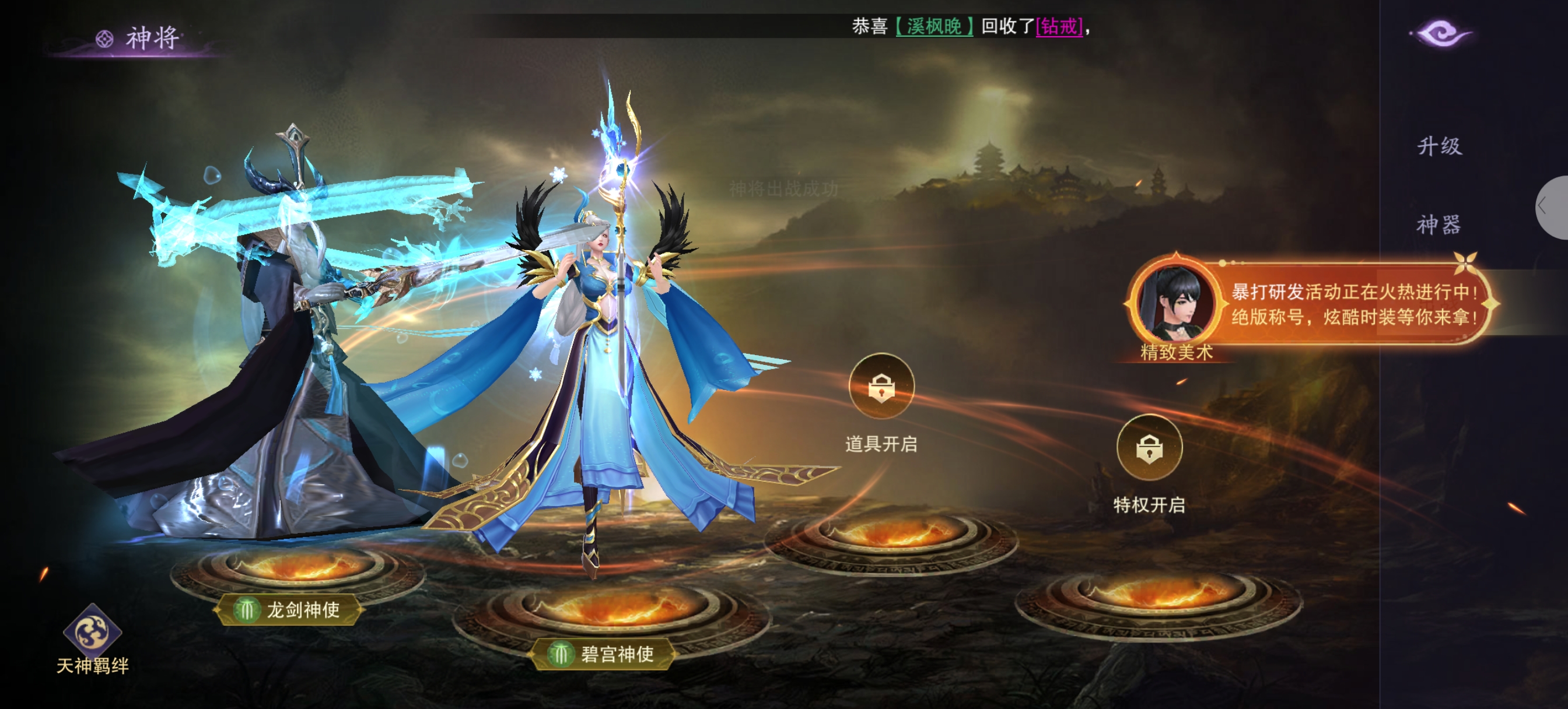This screenshot has width=1568, height=709.
Task: Click the 钻戒 item link
Action: click(1059, 27)
